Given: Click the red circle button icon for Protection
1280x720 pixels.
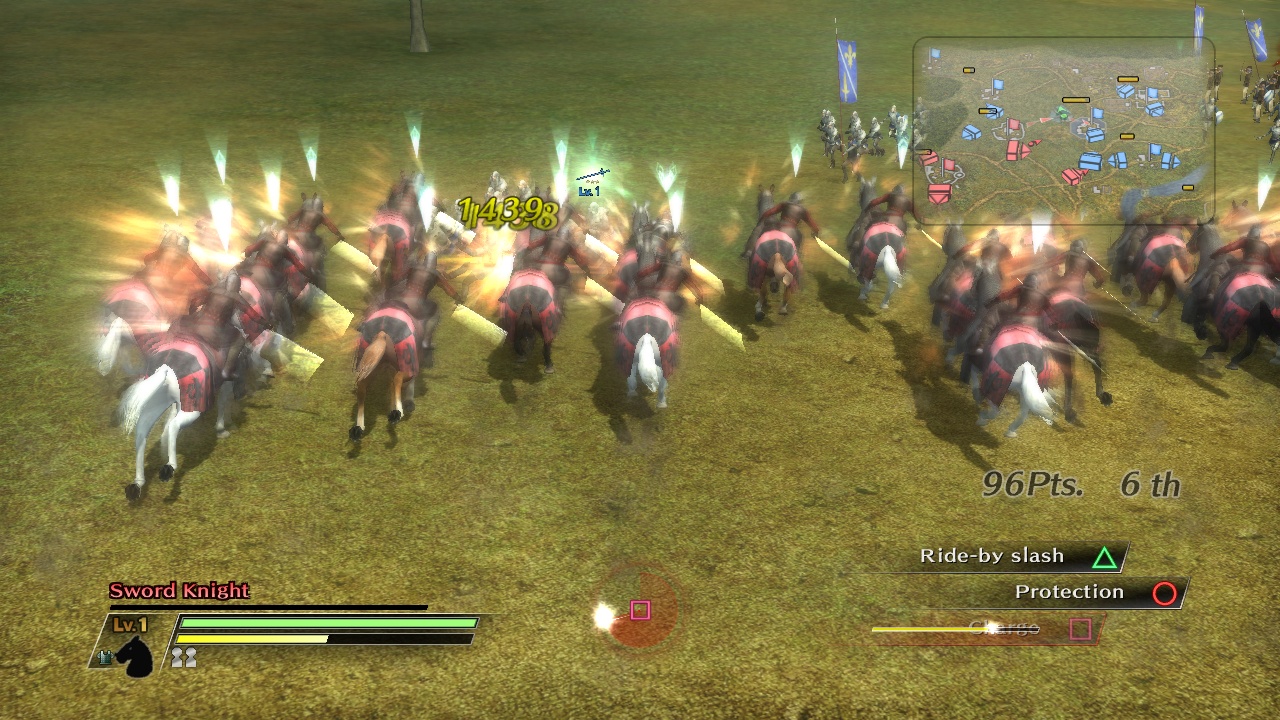Looking at the screenshot, I should coord(1164,592).
